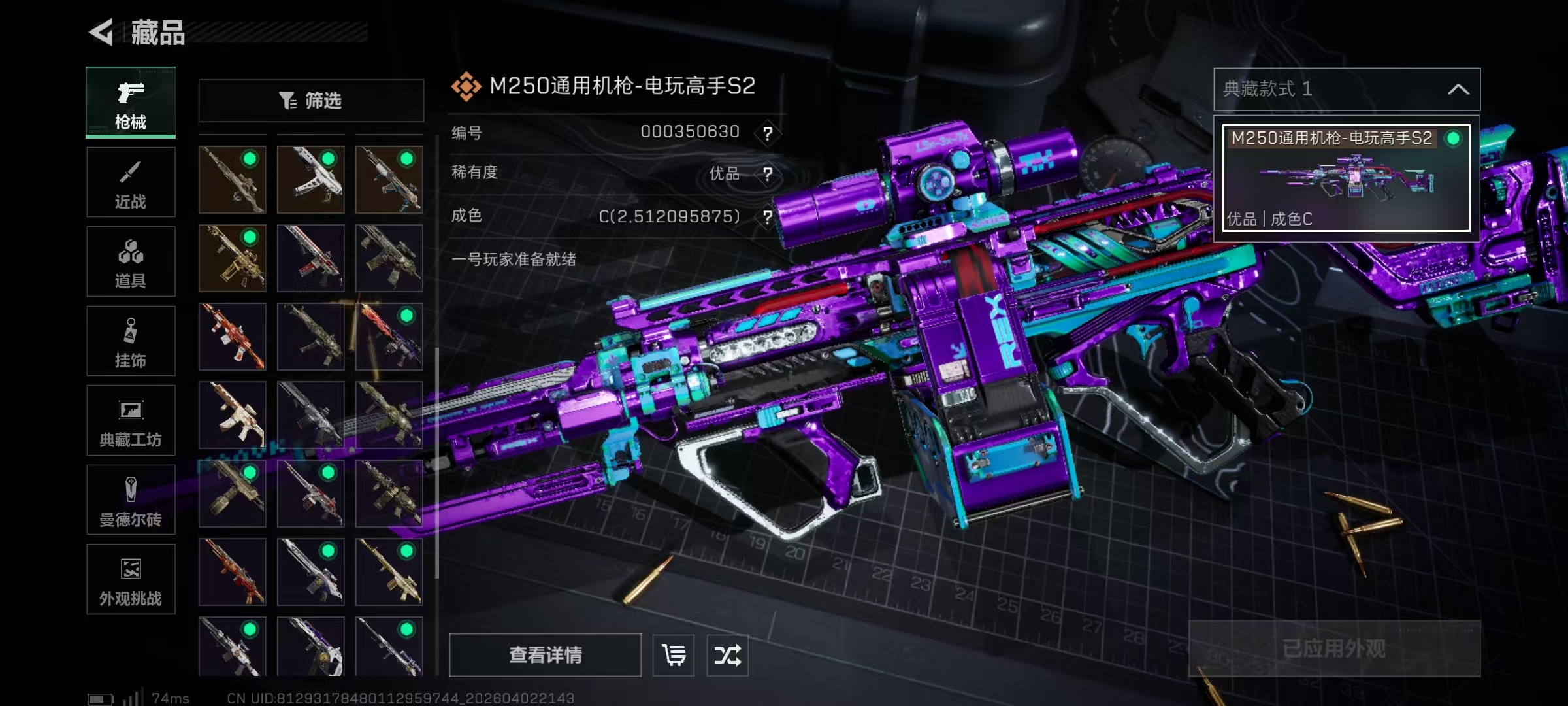Switch to the 曼德尔砖 tab
Screen dimensions: 1568x706
coord(131,500)
